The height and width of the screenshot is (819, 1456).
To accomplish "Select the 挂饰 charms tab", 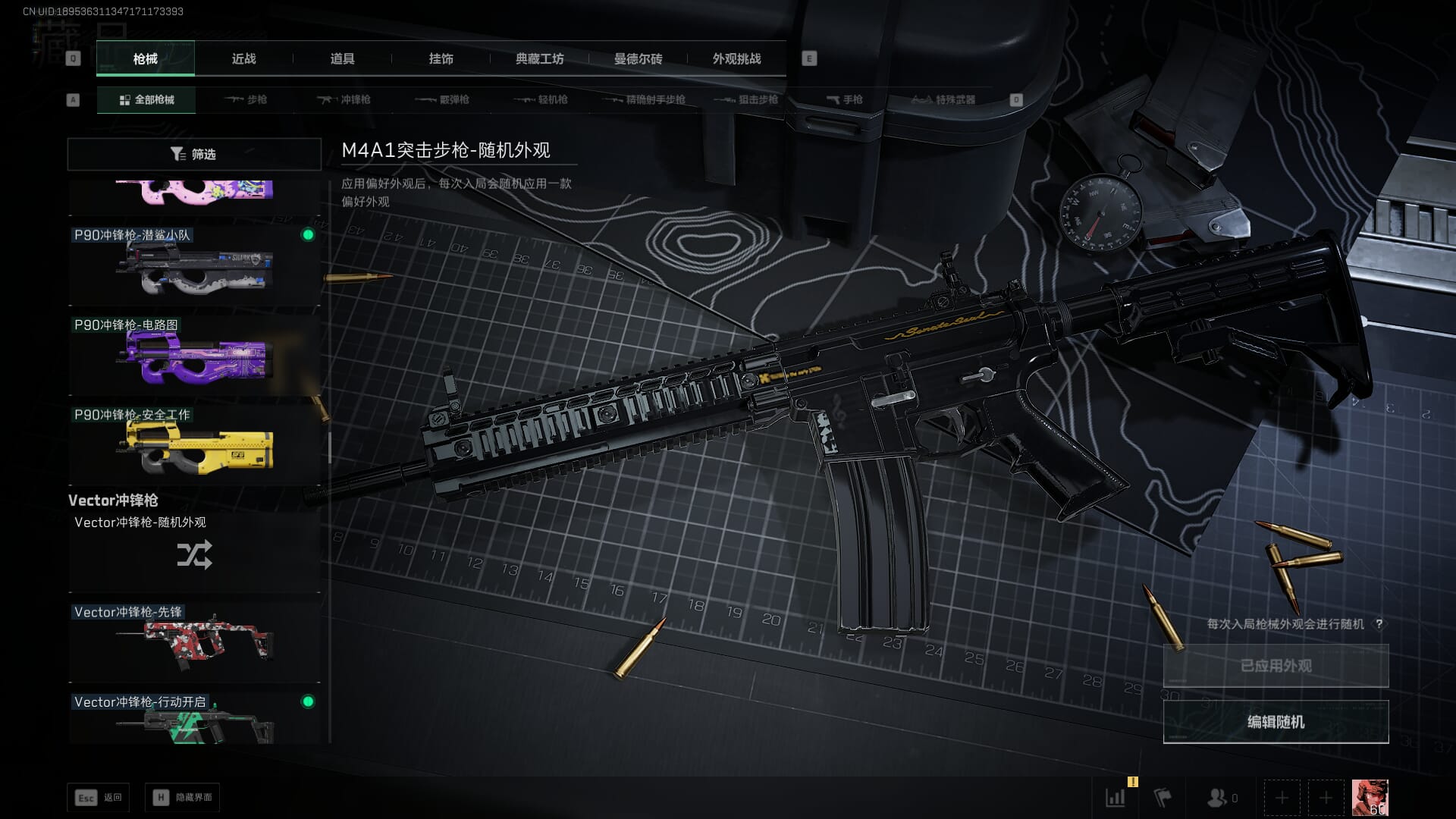I will coord(441,58).
